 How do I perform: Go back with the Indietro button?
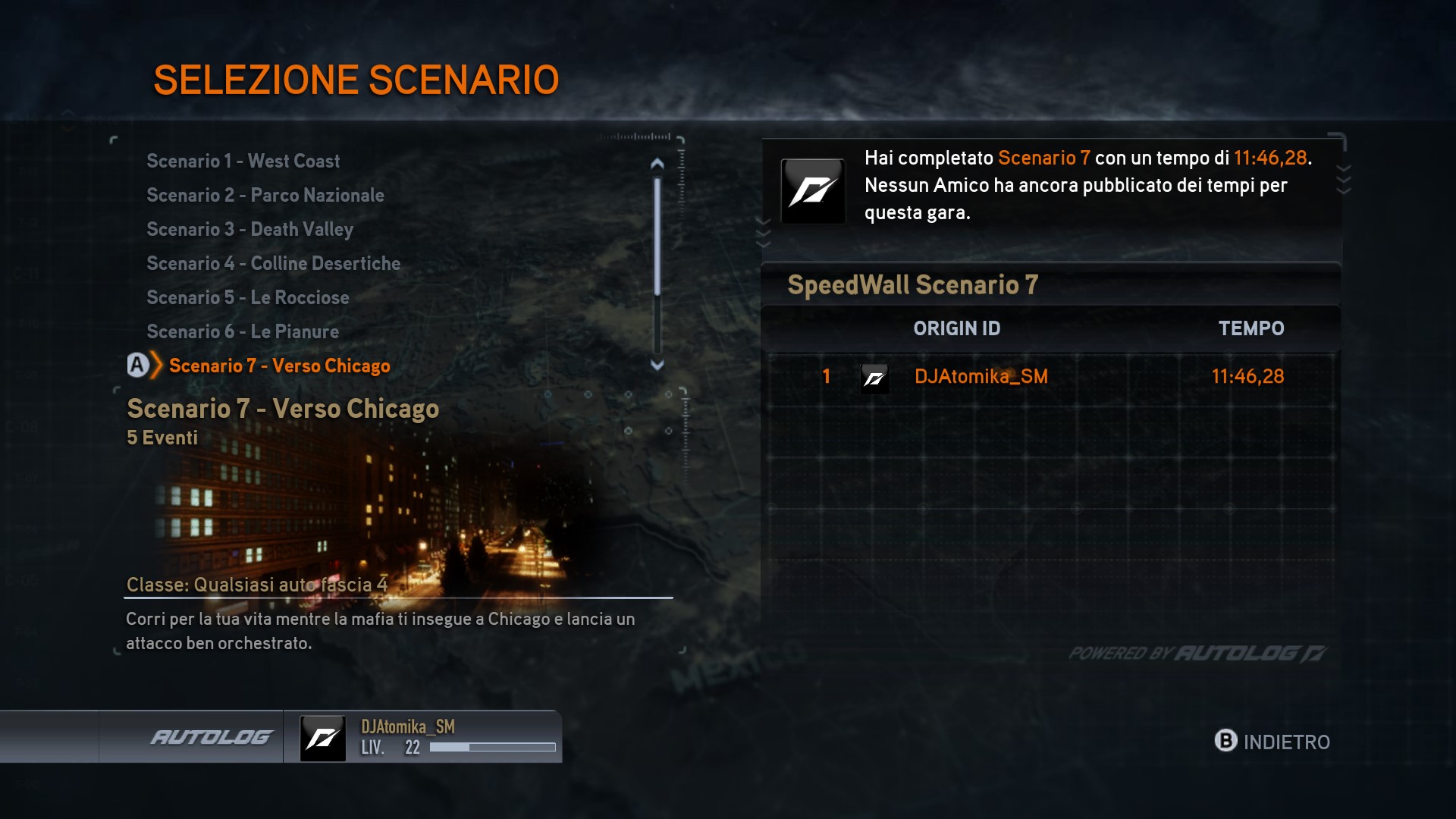pos(1272,741)
